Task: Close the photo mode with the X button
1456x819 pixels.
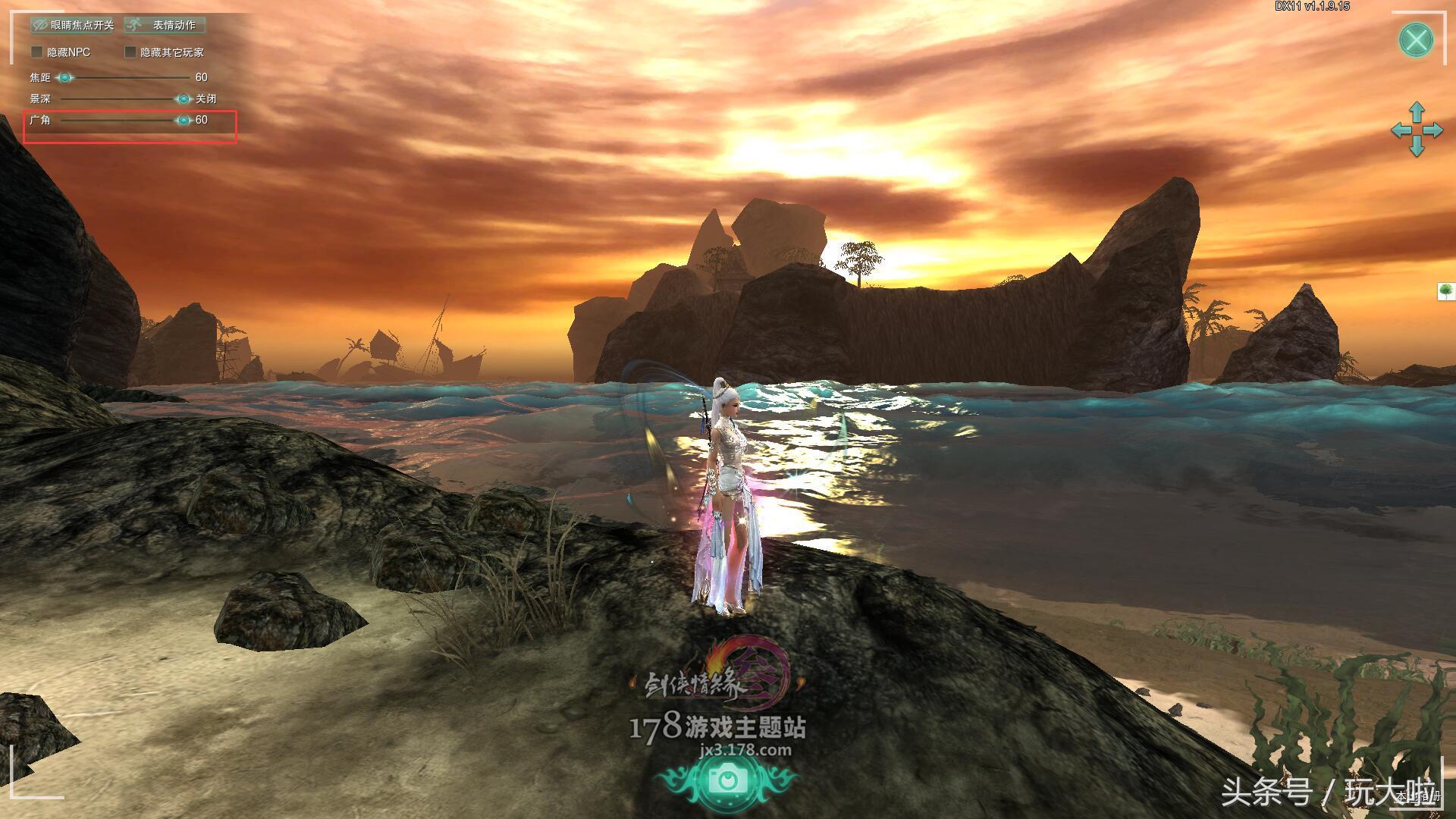Action: pyautogui.click(x=1416, y=39)
